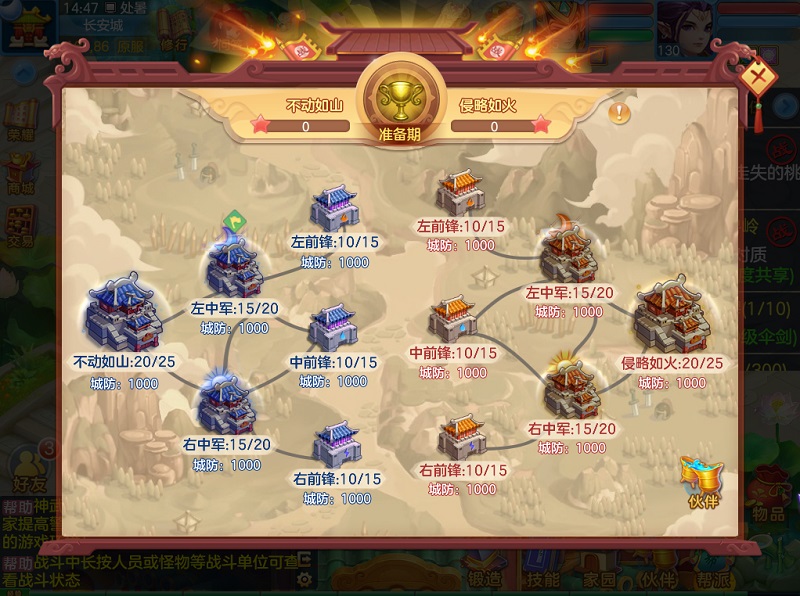Choose the red 右前锋 outpost
Image resolution: width=800 pixels, height=596 pixels.
click(x=464, y=436)
